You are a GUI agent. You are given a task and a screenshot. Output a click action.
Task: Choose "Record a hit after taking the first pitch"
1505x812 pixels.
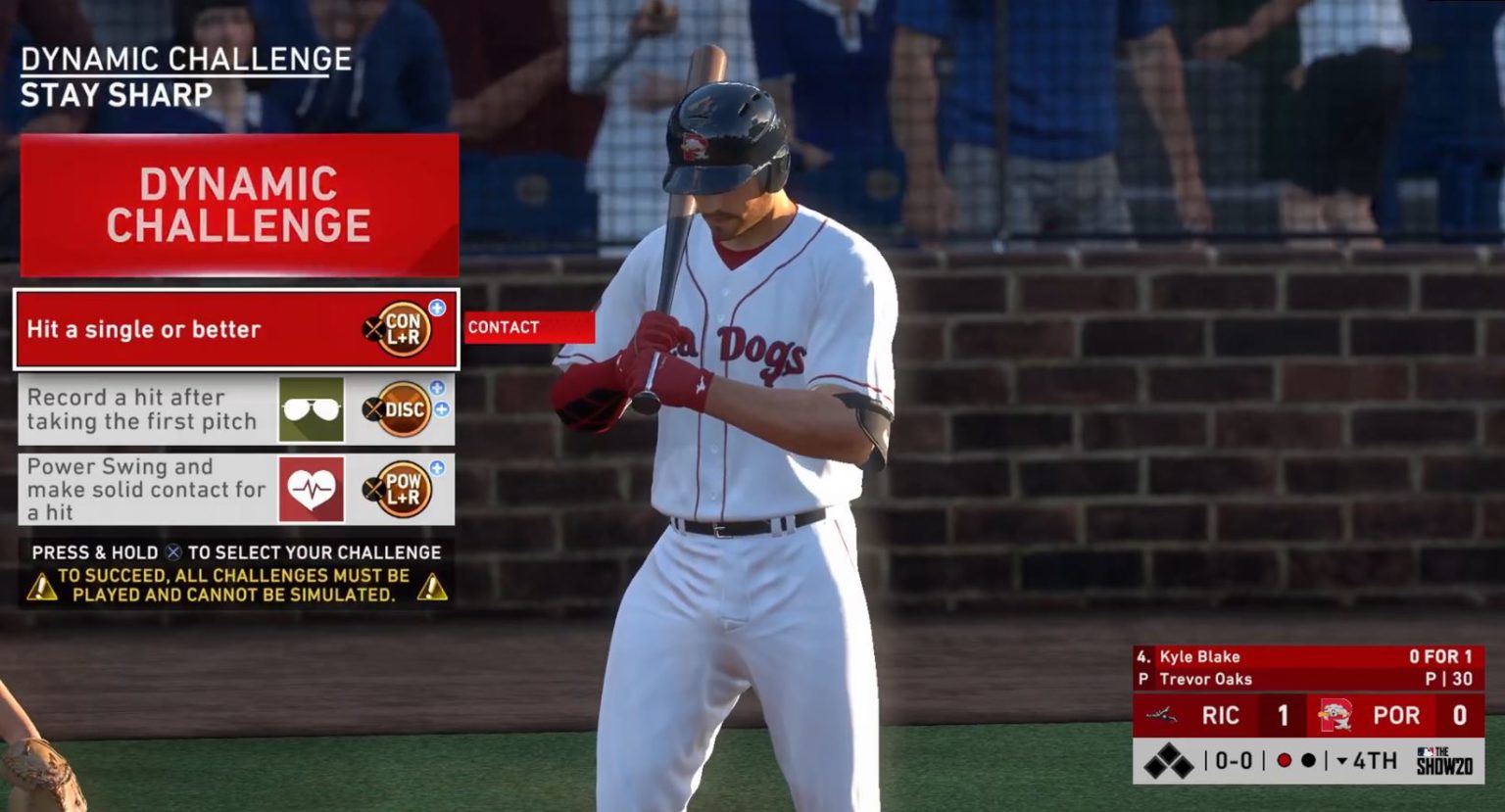142,409
